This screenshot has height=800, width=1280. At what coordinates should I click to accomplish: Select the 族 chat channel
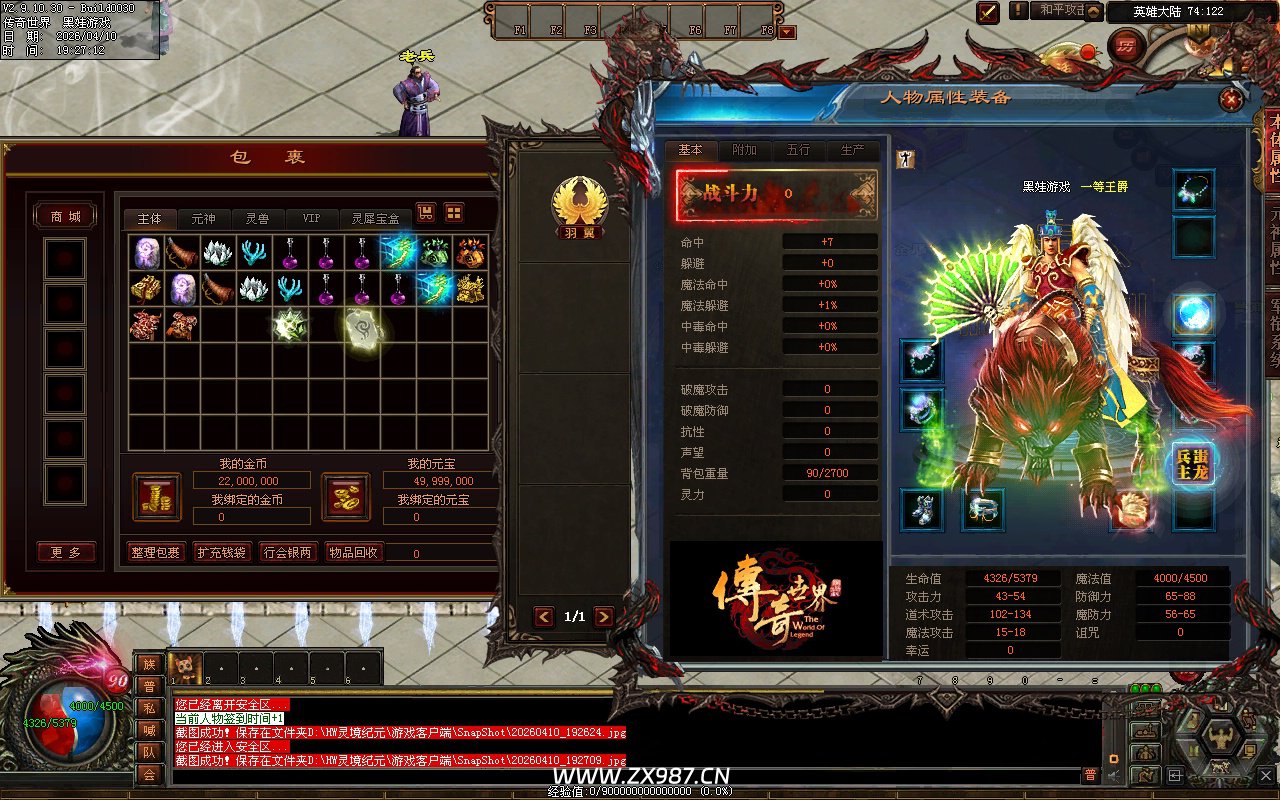149,664
